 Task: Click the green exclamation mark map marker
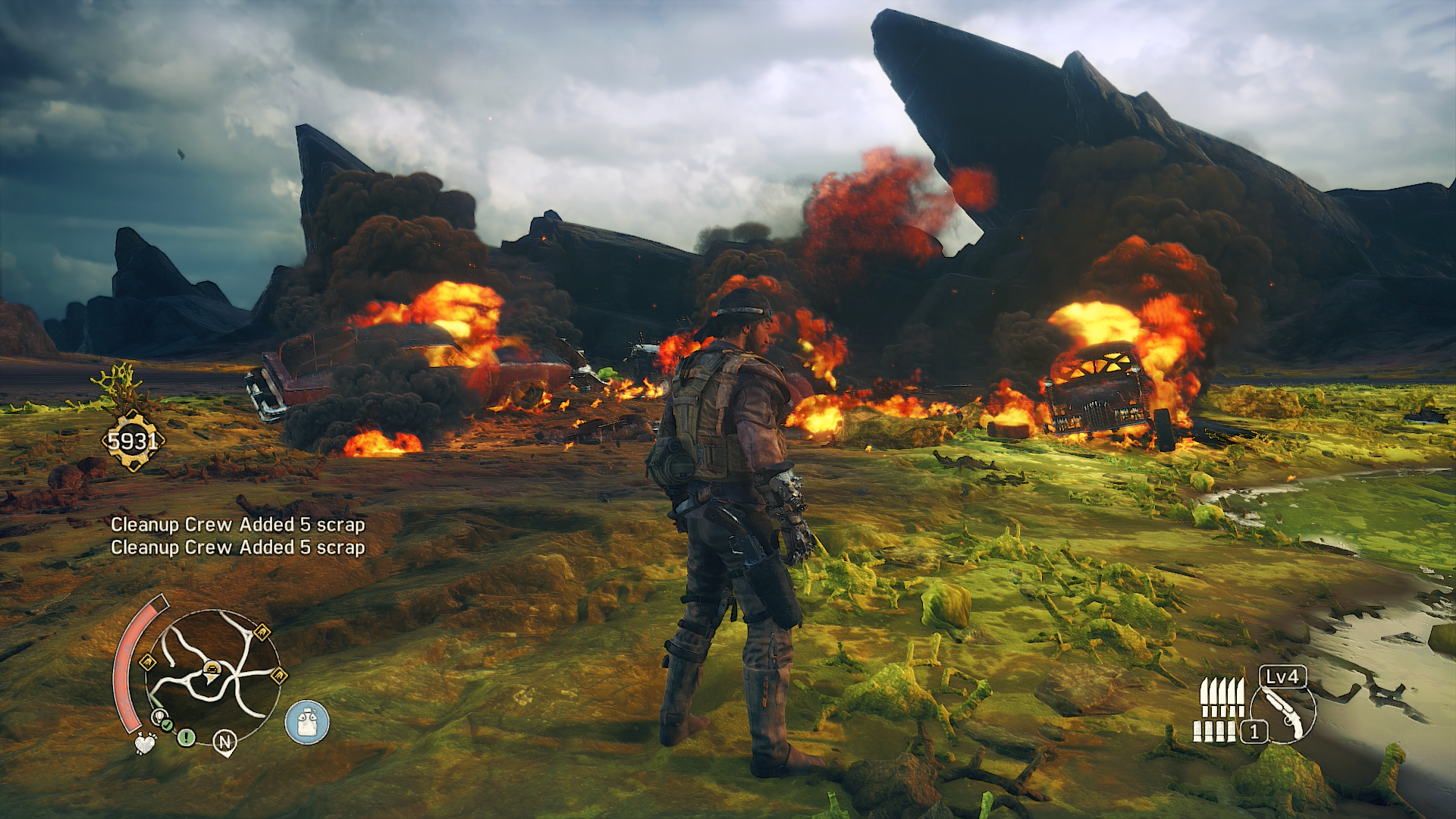(186, 736)
